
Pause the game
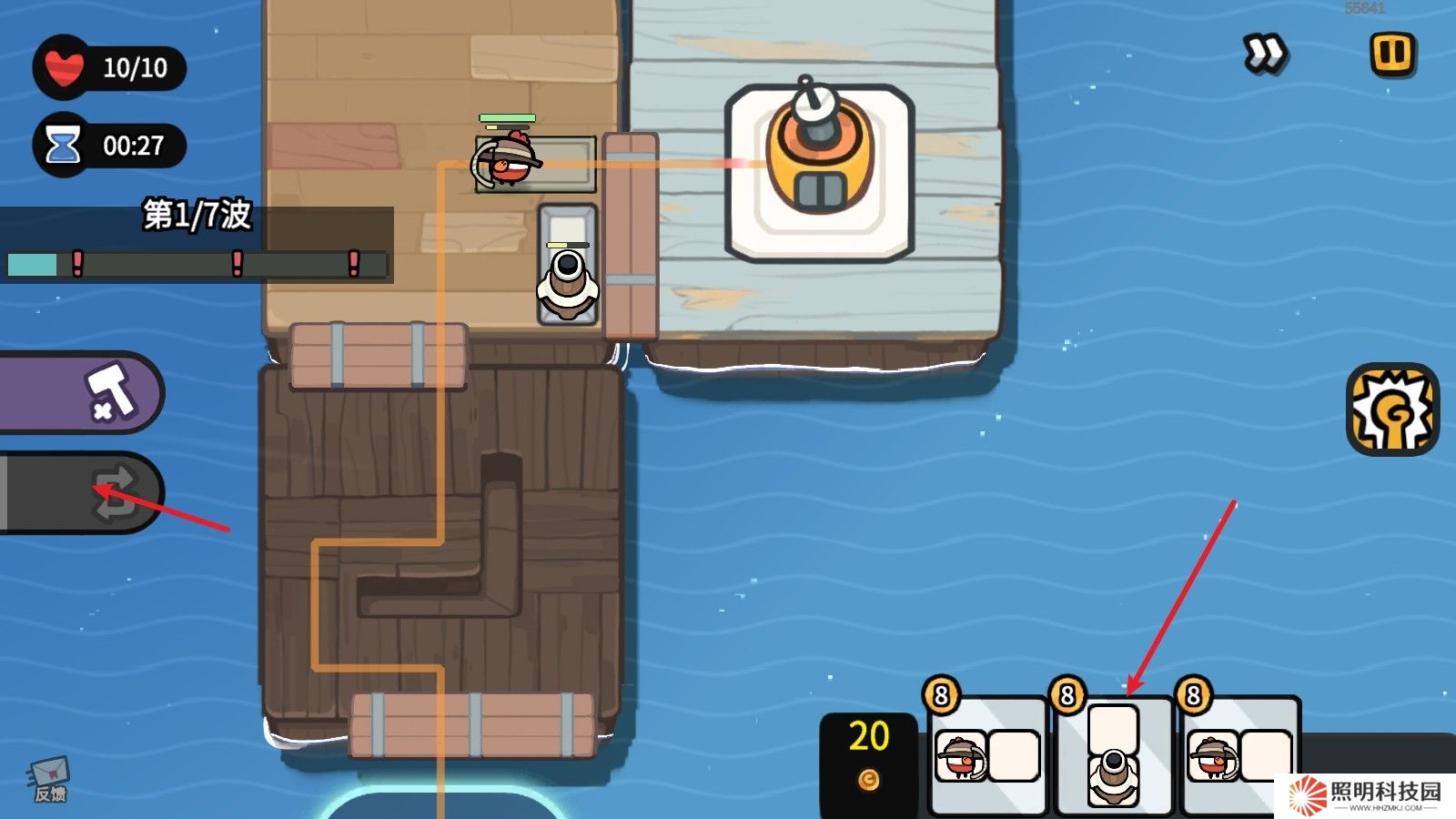tap(1392, 54)
